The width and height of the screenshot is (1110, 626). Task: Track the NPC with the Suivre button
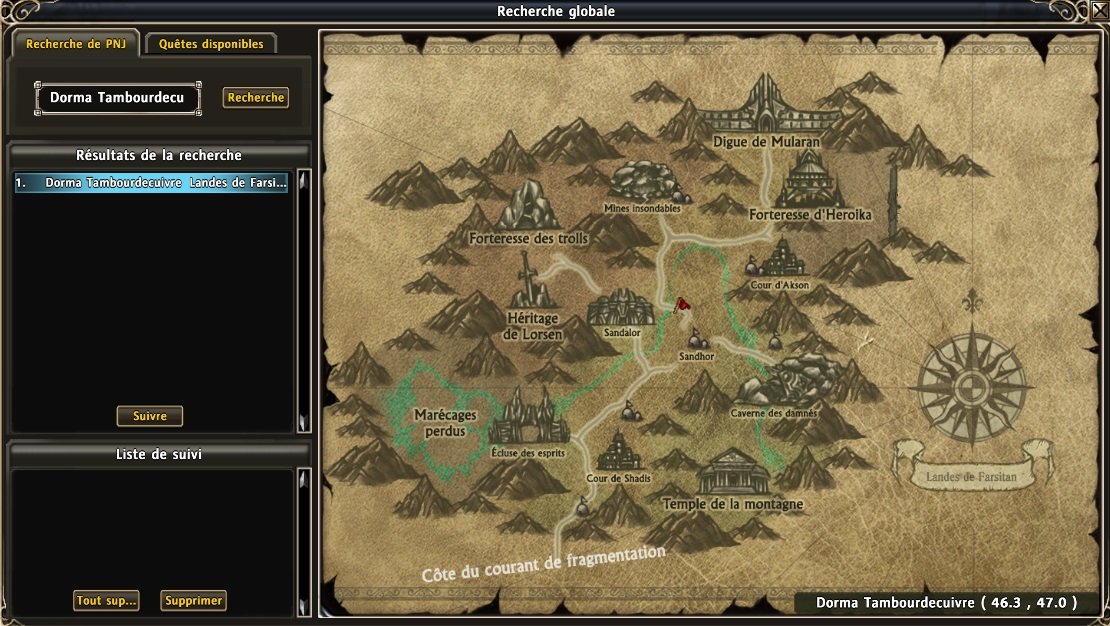(150, 416)
